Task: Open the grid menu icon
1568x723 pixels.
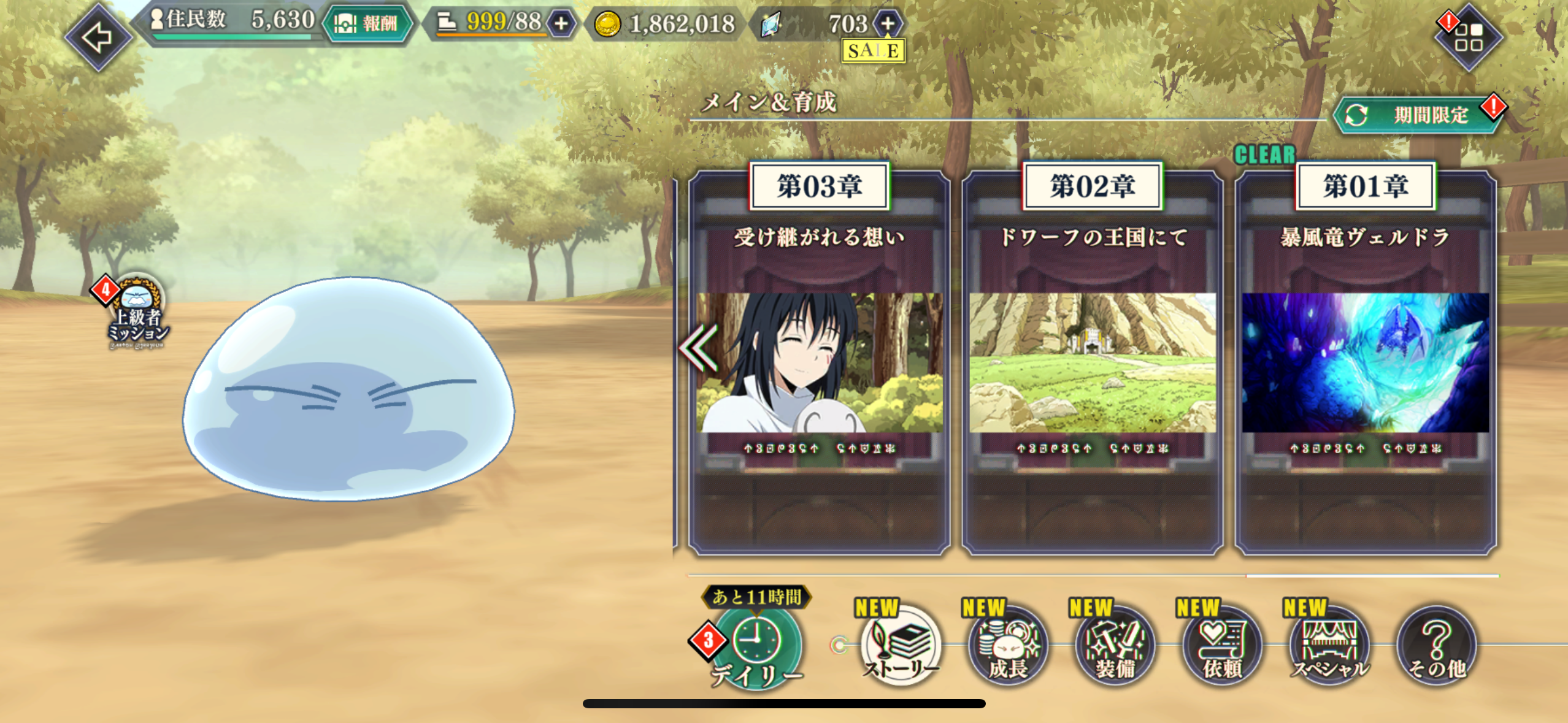Action: [1468, 37]
